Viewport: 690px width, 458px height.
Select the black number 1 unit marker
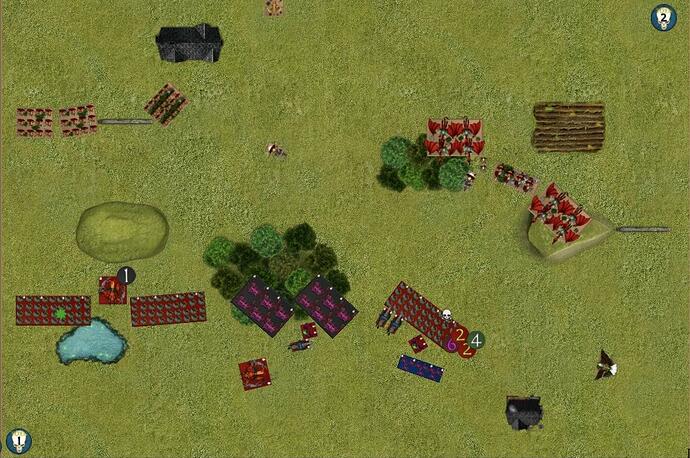pos(126,275)
